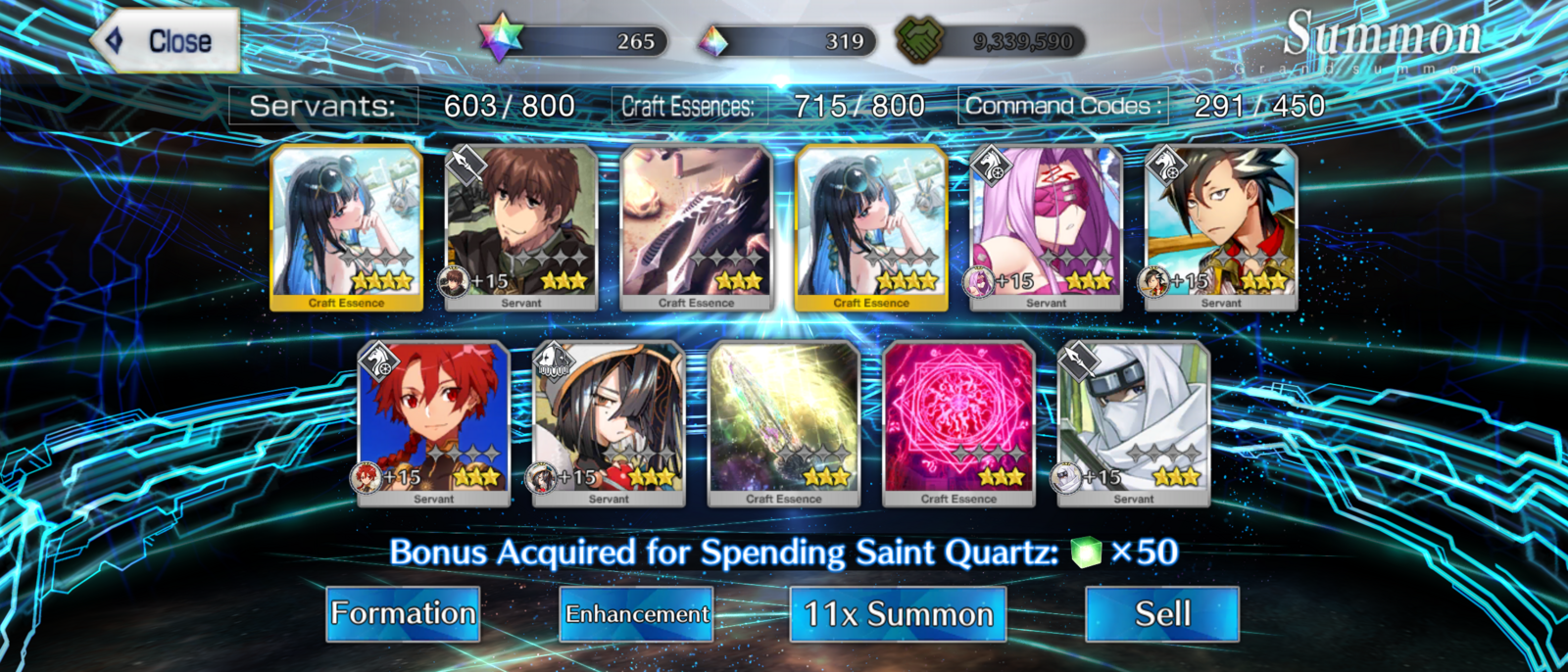Go to the Enhancement screen

tap(636, 614)
